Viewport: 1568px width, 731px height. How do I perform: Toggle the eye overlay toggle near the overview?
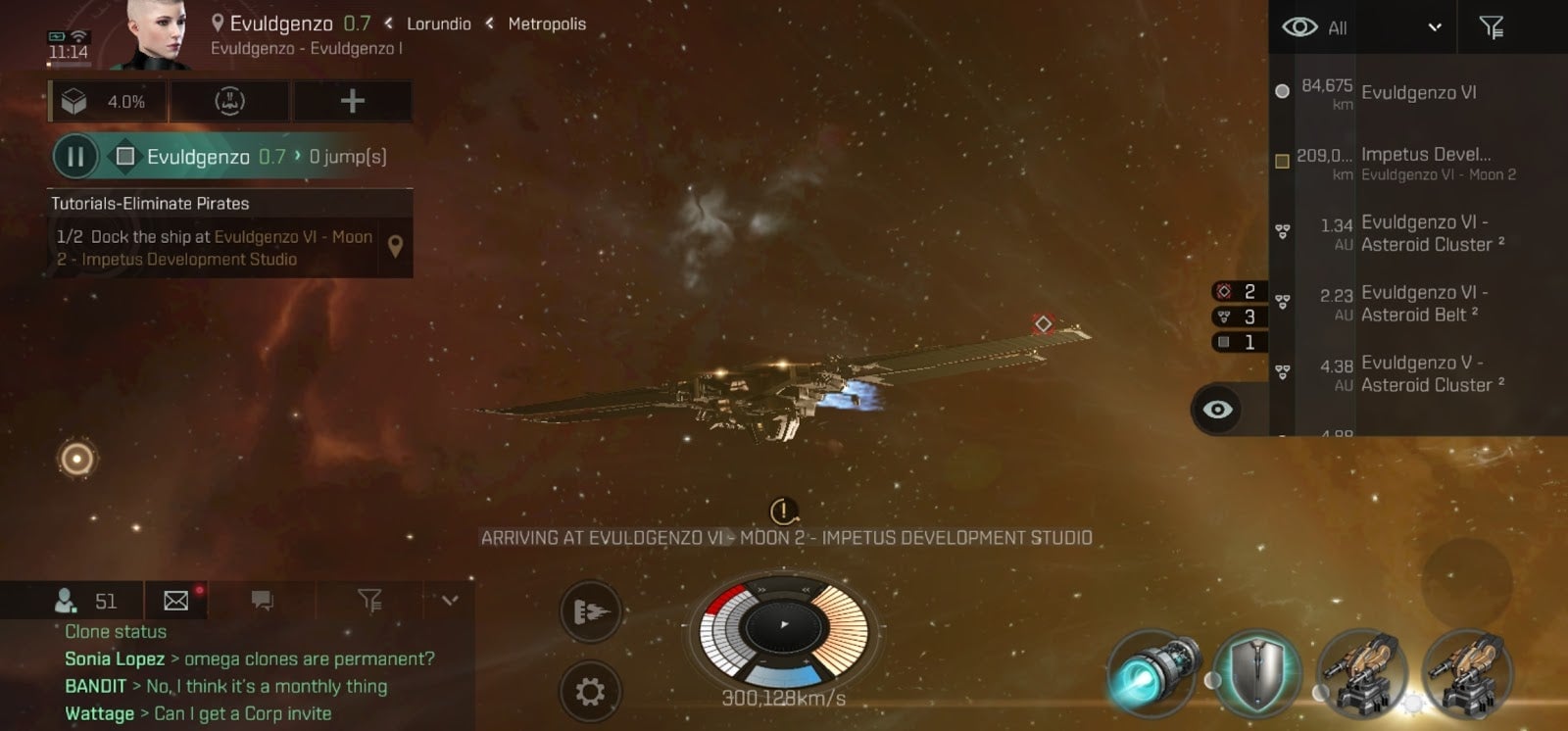1217,410
